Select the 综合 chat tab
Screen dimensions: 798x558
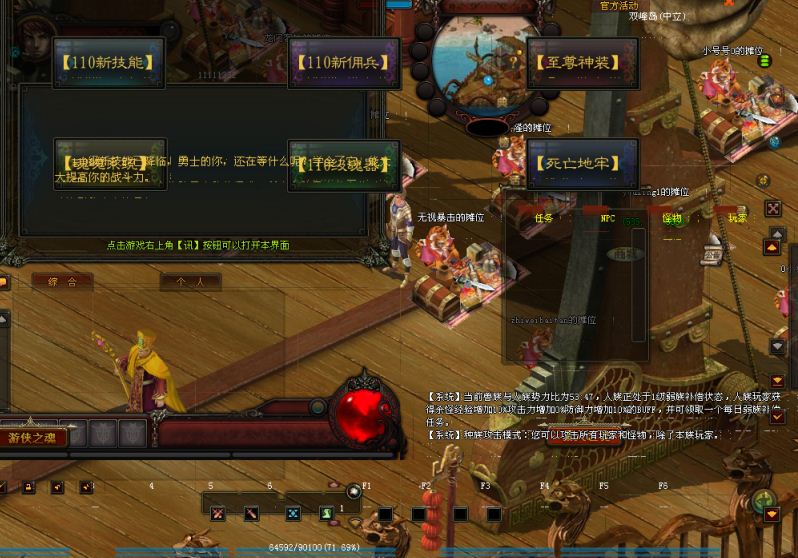(x=62, y=282)
